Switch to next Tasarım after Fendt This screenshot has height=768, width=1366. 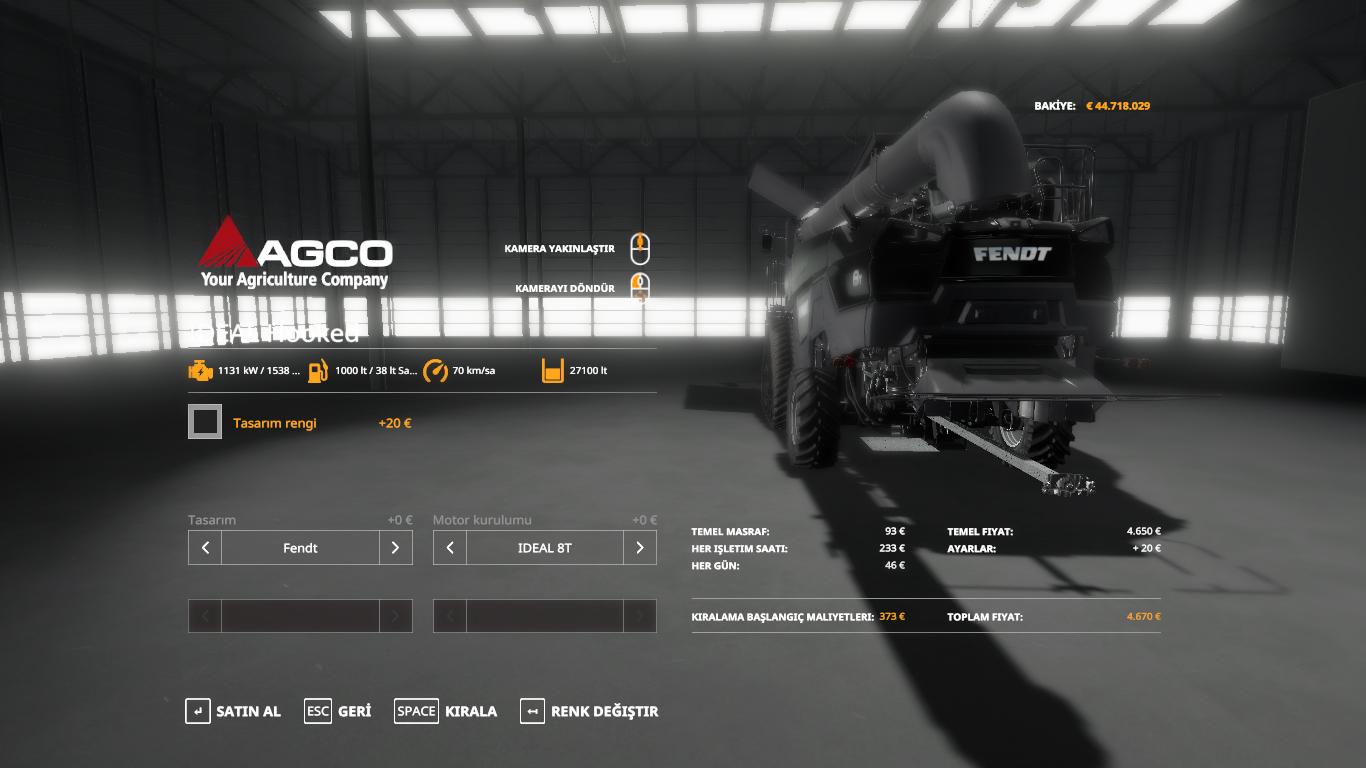395,548
